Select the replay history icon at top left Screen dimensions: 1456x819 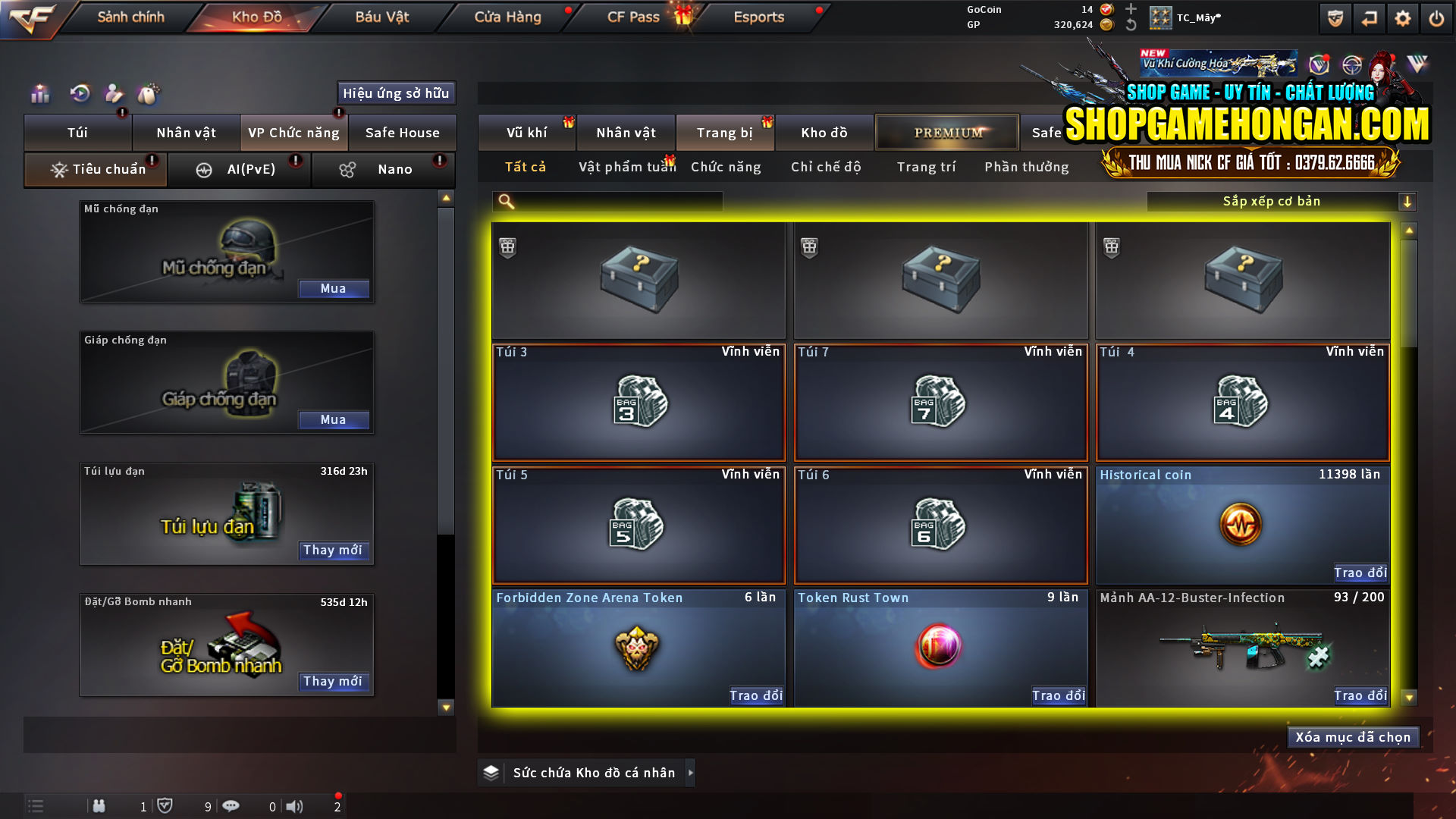pos(79,93)
